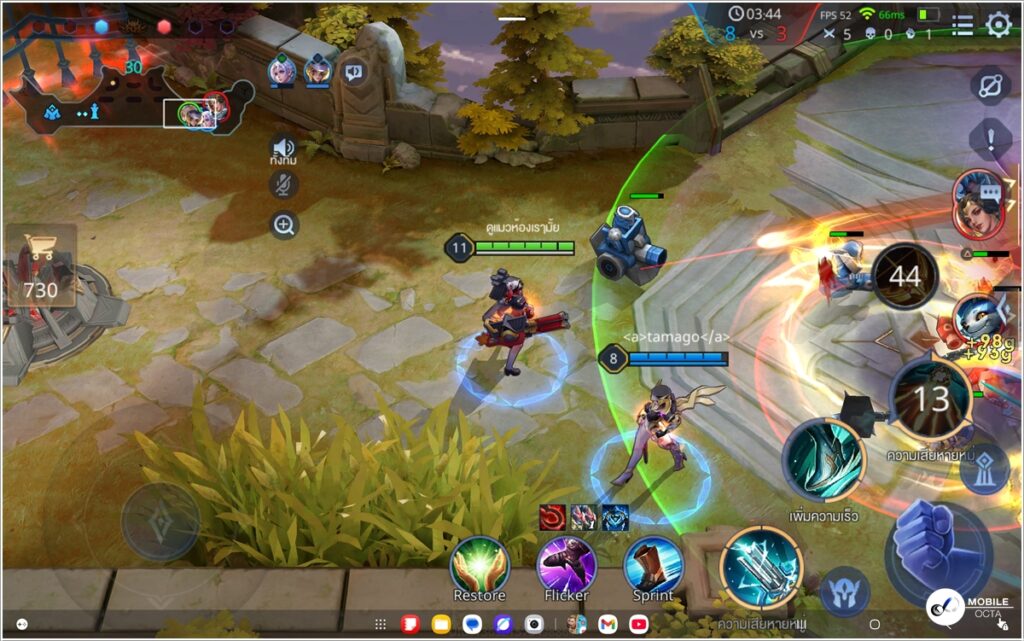The height and width of the screenshot is (641, 1024).
Task: Open the item shop cart
Action: click(41, 265)
